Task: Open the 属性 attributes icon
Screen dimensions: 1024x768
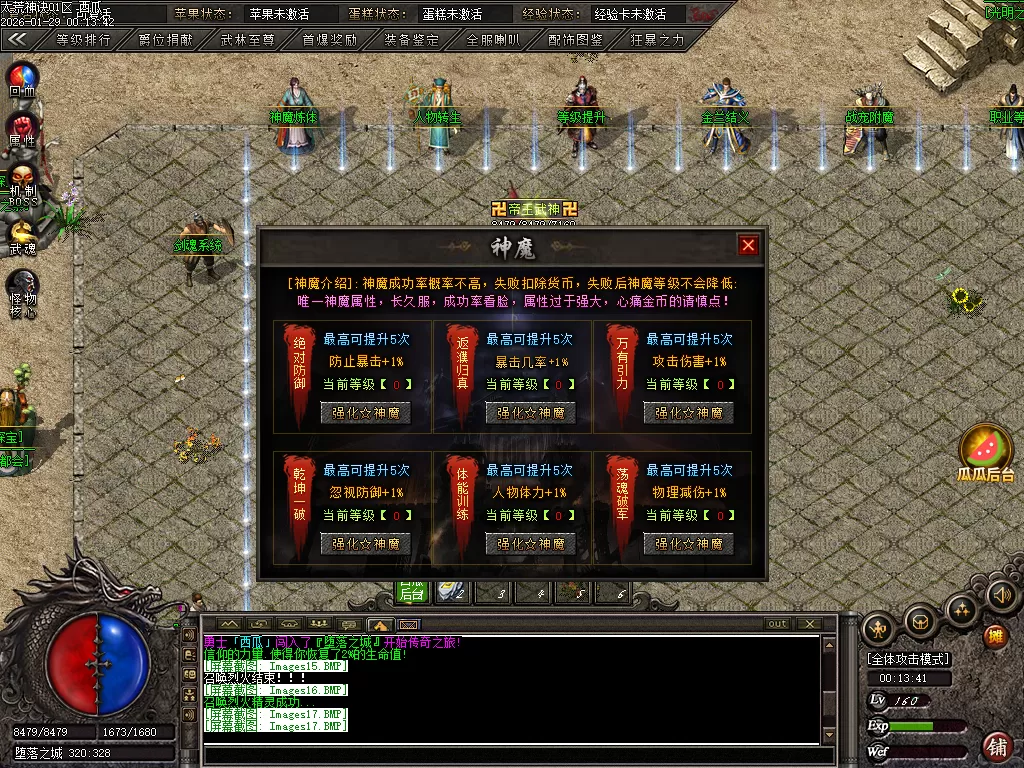Action: pos(22,130)
